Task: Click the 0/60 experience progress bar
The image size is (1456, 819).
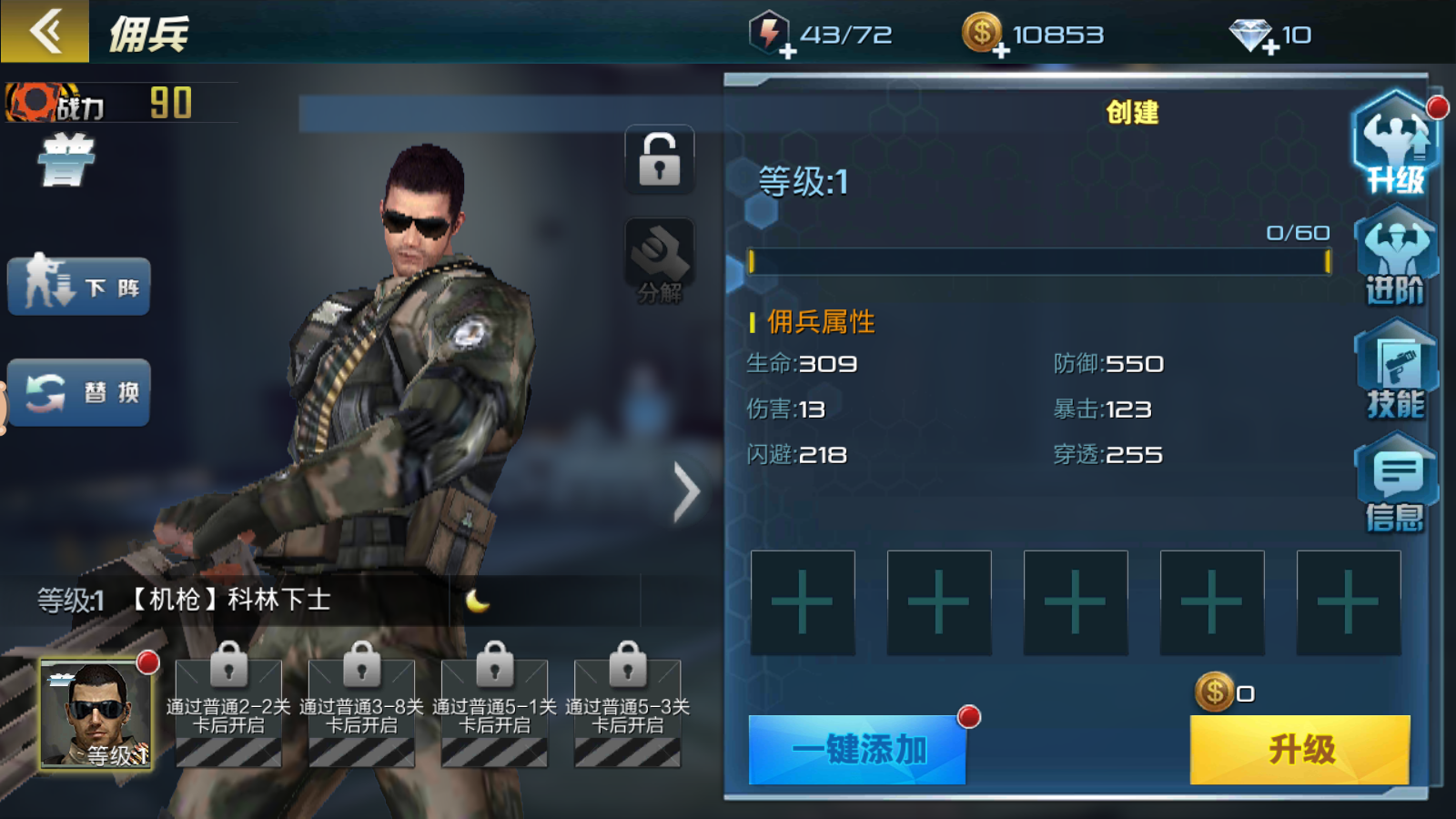Action: 1037,263
